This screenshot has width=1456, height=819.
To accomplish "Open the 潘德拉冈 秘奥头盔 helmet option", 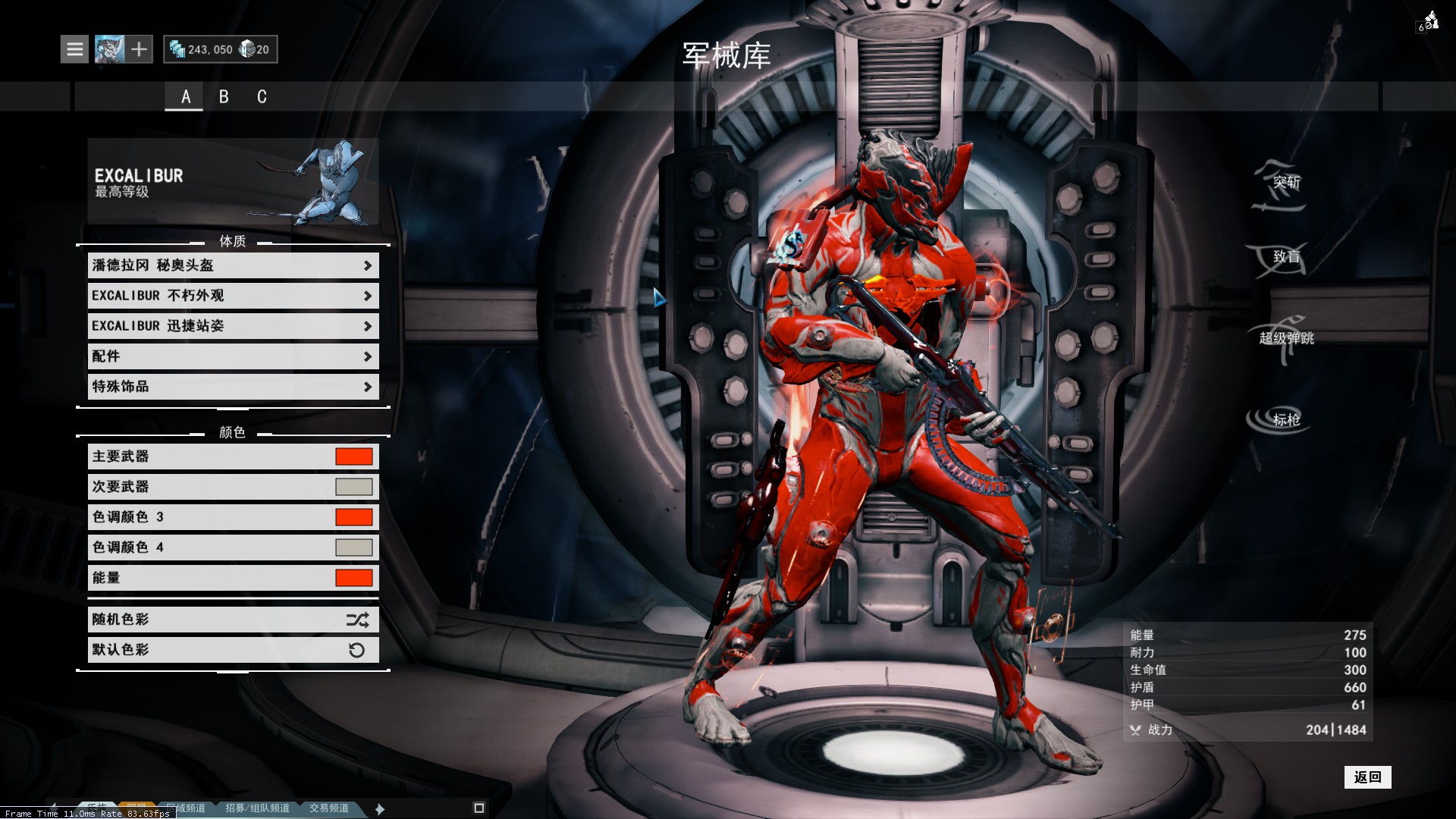I will (233, 265).
